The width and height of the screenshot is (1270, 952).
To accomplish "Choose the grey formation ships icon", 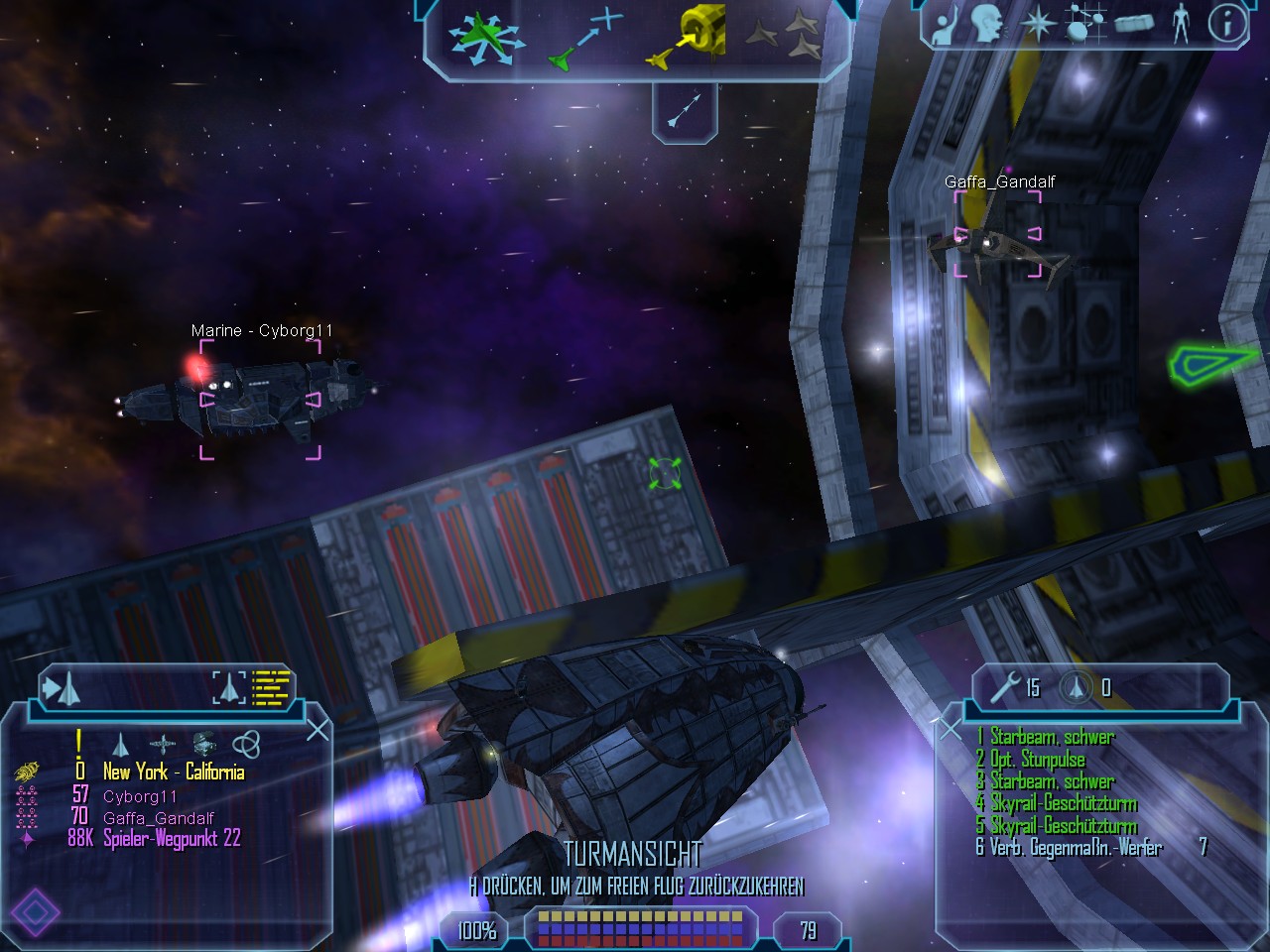I will click(x=784, y=38).
